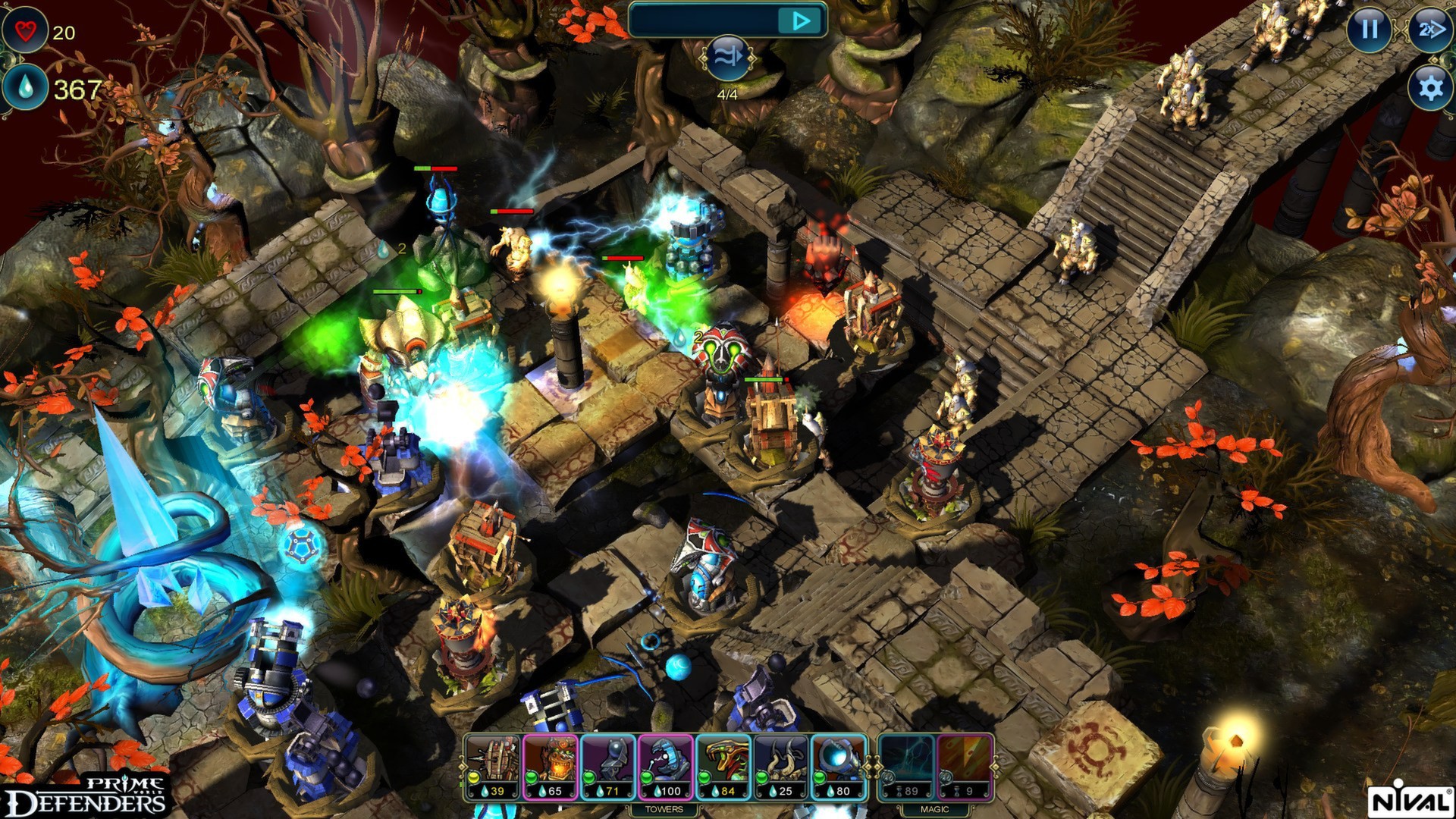The image size is (1456, 819).
Task: Expand the MAGIC panel label
Action: click(x=934, y=808)
